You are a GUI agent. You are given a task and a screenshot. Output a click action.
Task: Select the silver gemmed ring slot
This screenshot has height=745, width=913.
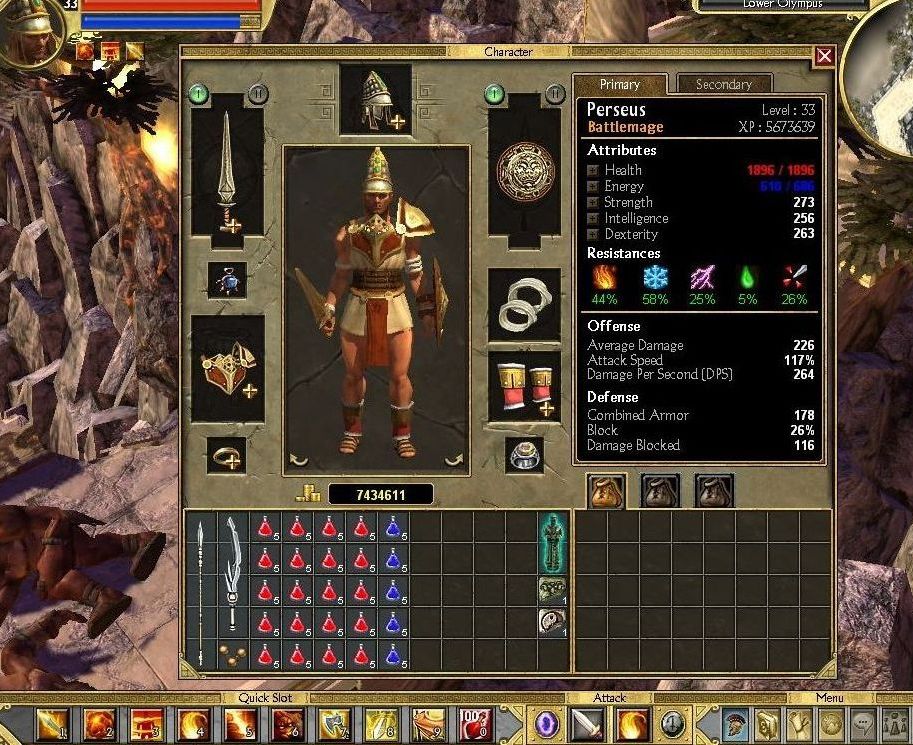click(x=524, y=455)
